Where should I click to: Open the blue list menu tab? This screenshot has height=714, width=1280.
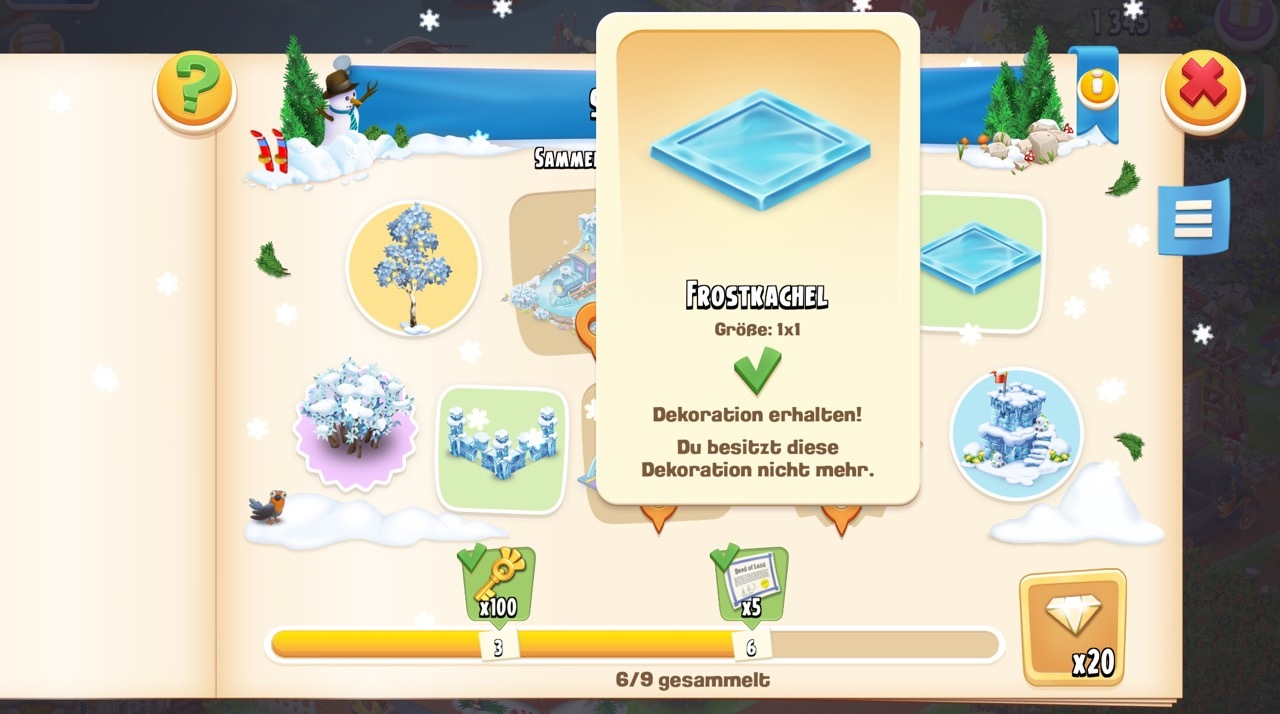(1193, 217)
